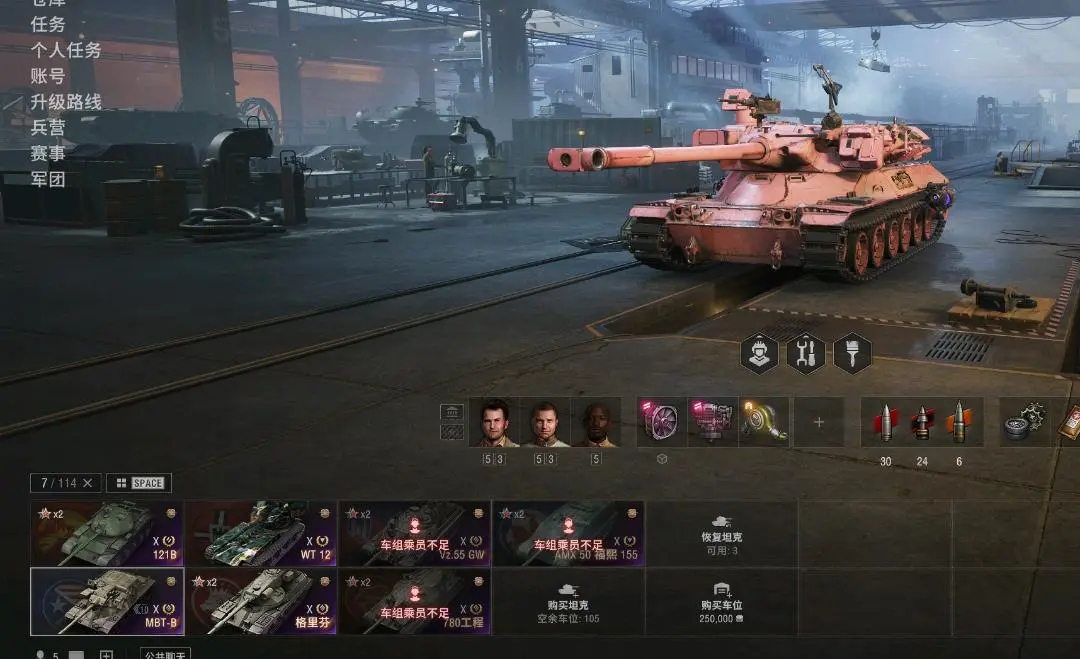1080x659 pixels.
Task: Open the 个人任务 personal missions entry
Action: point(66,50)
